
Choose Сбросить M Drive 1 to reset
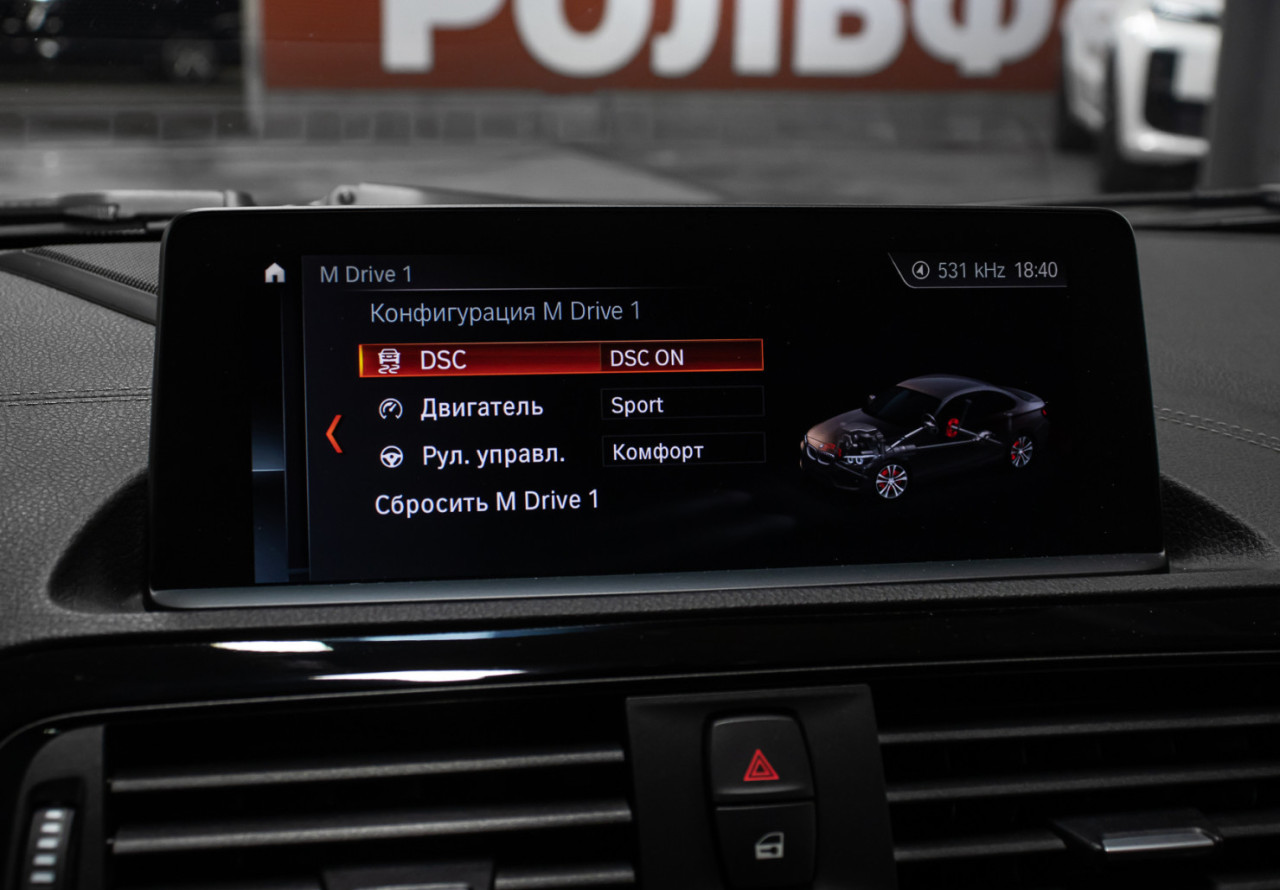[x=487, y=503]
